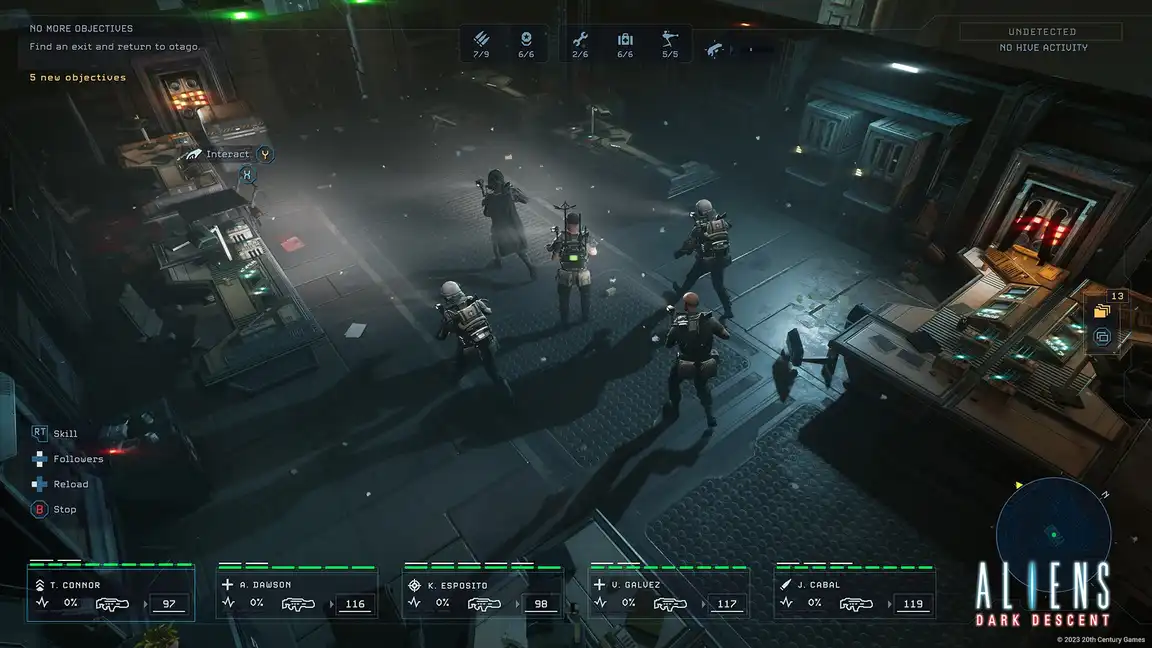The height and width of the screenshot is (648, 1152).
Task: Click the command points badge icon
Action: click(x=526, y=40)
